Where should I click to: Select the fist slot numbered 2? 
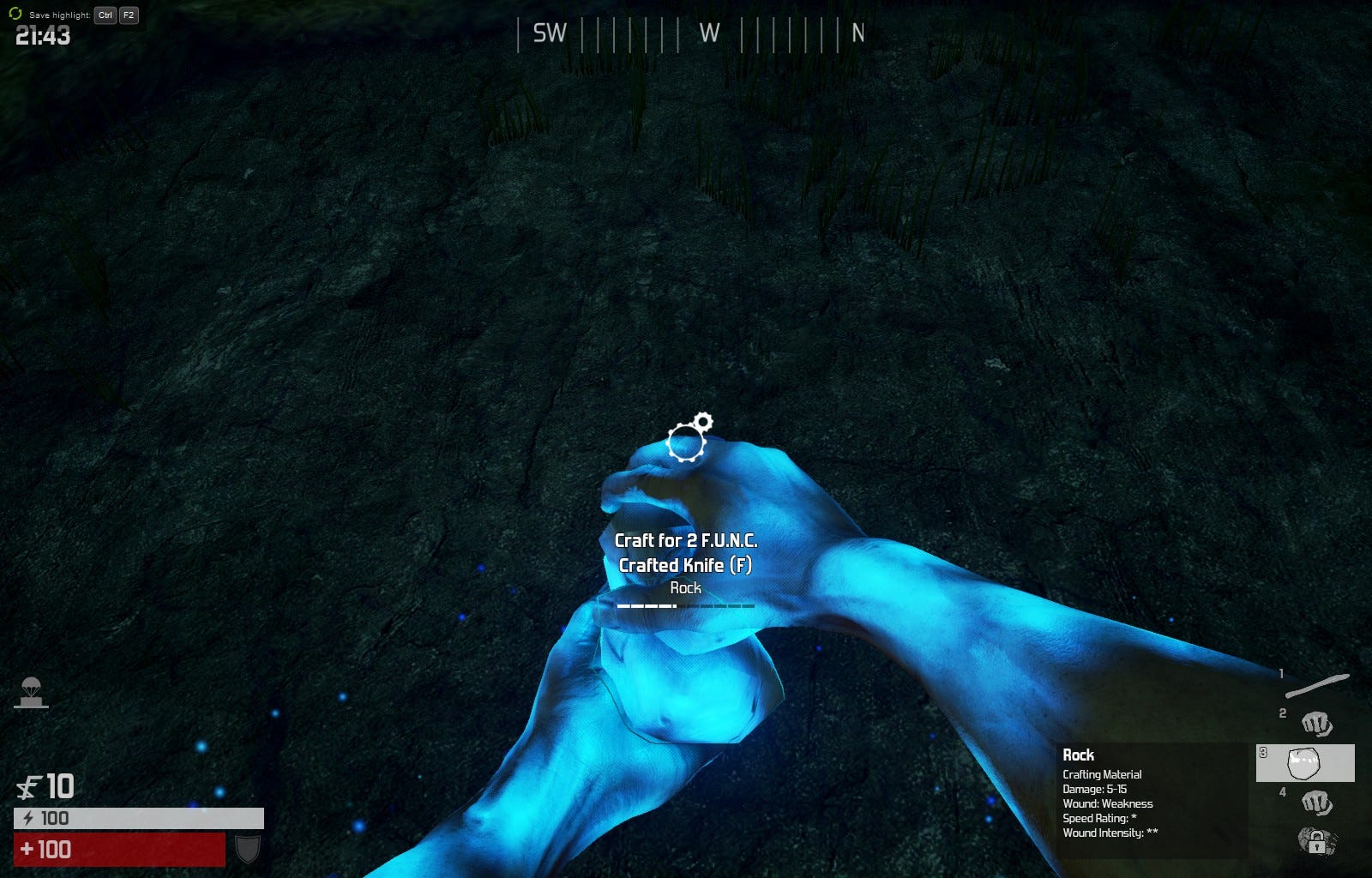pyautogui.click(x=1316, y=724)
